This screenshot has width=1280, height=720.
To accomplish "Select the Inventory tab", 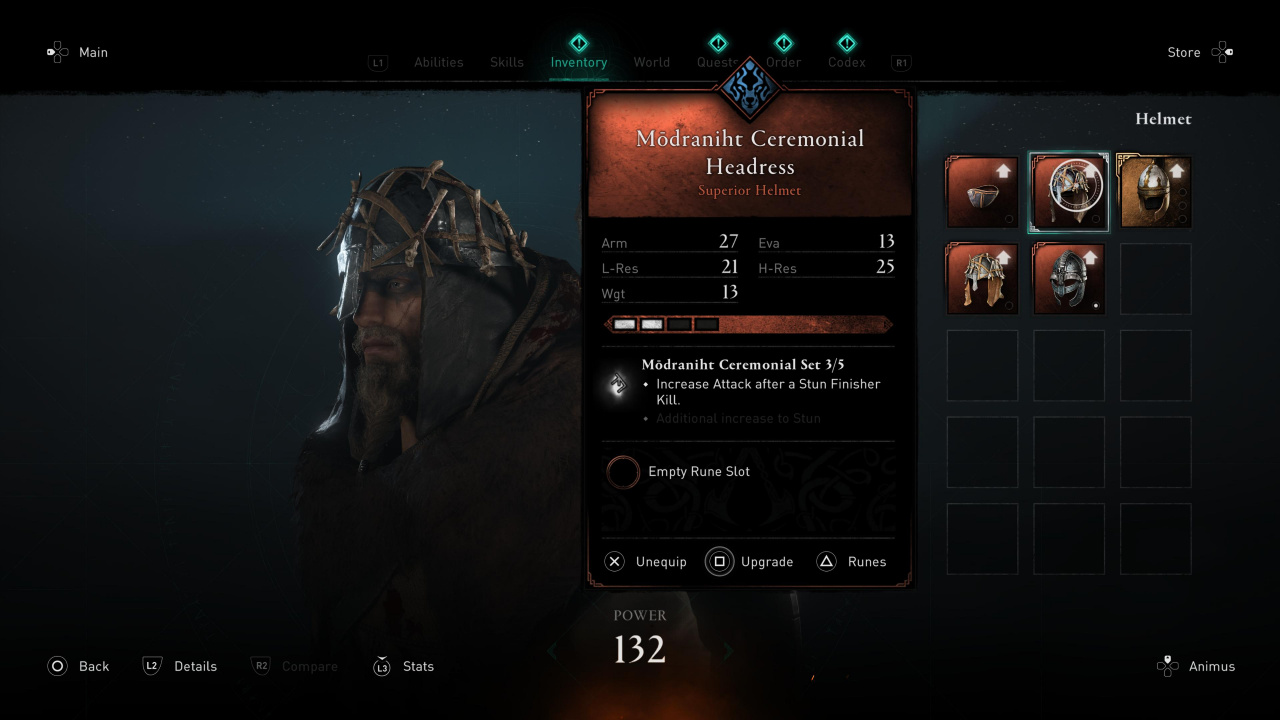I will click(578, 62).
